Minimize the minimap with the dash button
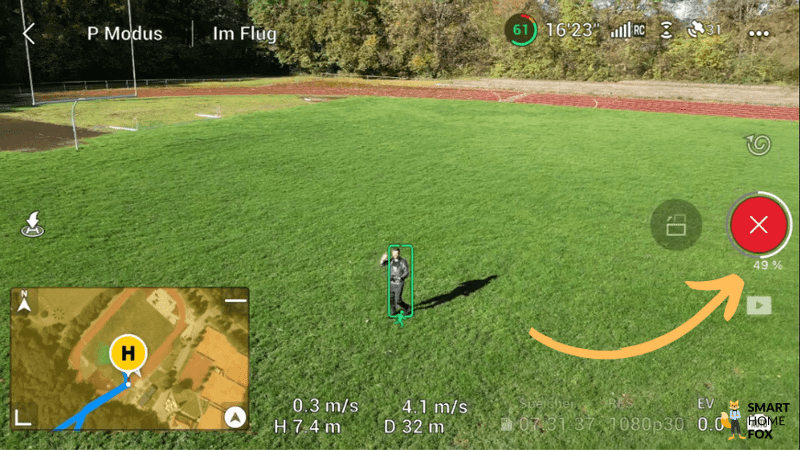This screenshot has height=450, width=800. 235,300
